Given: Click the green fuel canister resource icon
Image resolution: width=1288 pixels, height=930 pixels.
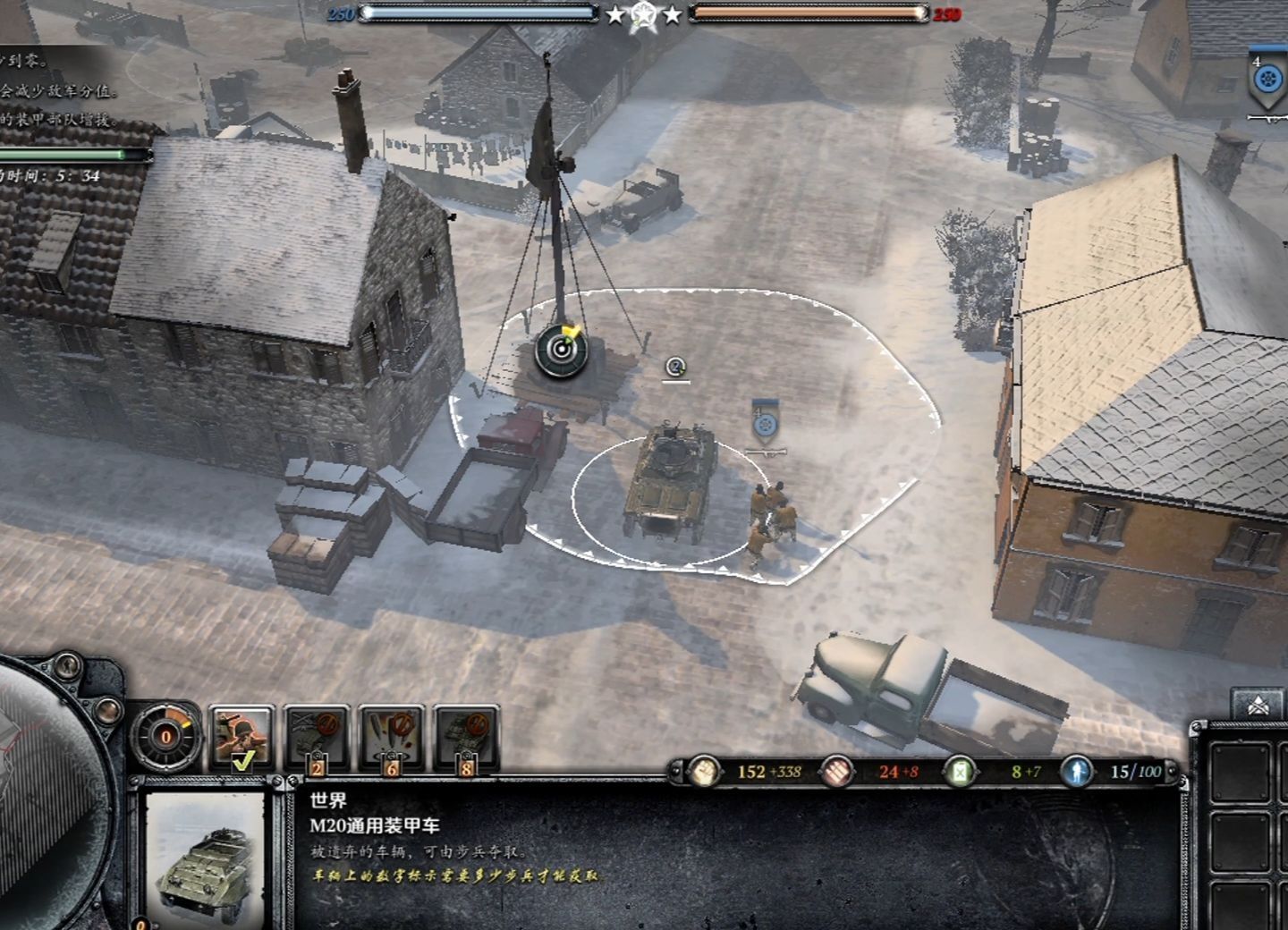Looking at the screenshot, I should [960, 771].
